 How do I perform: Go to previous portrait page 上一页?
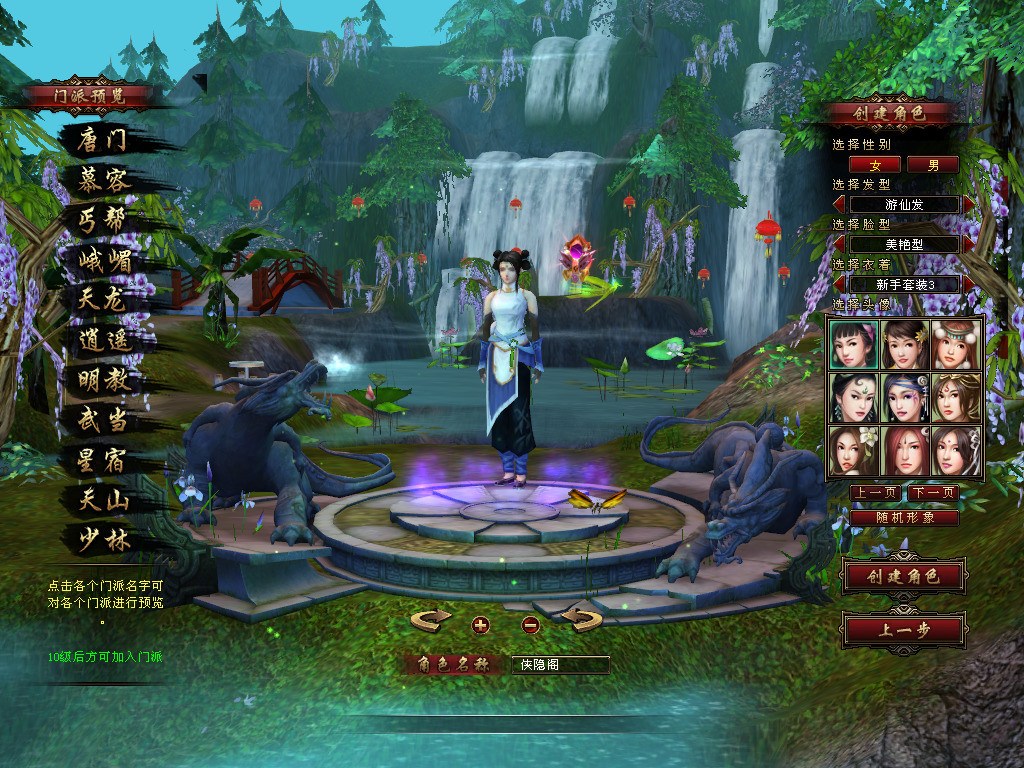pos(875,493)
